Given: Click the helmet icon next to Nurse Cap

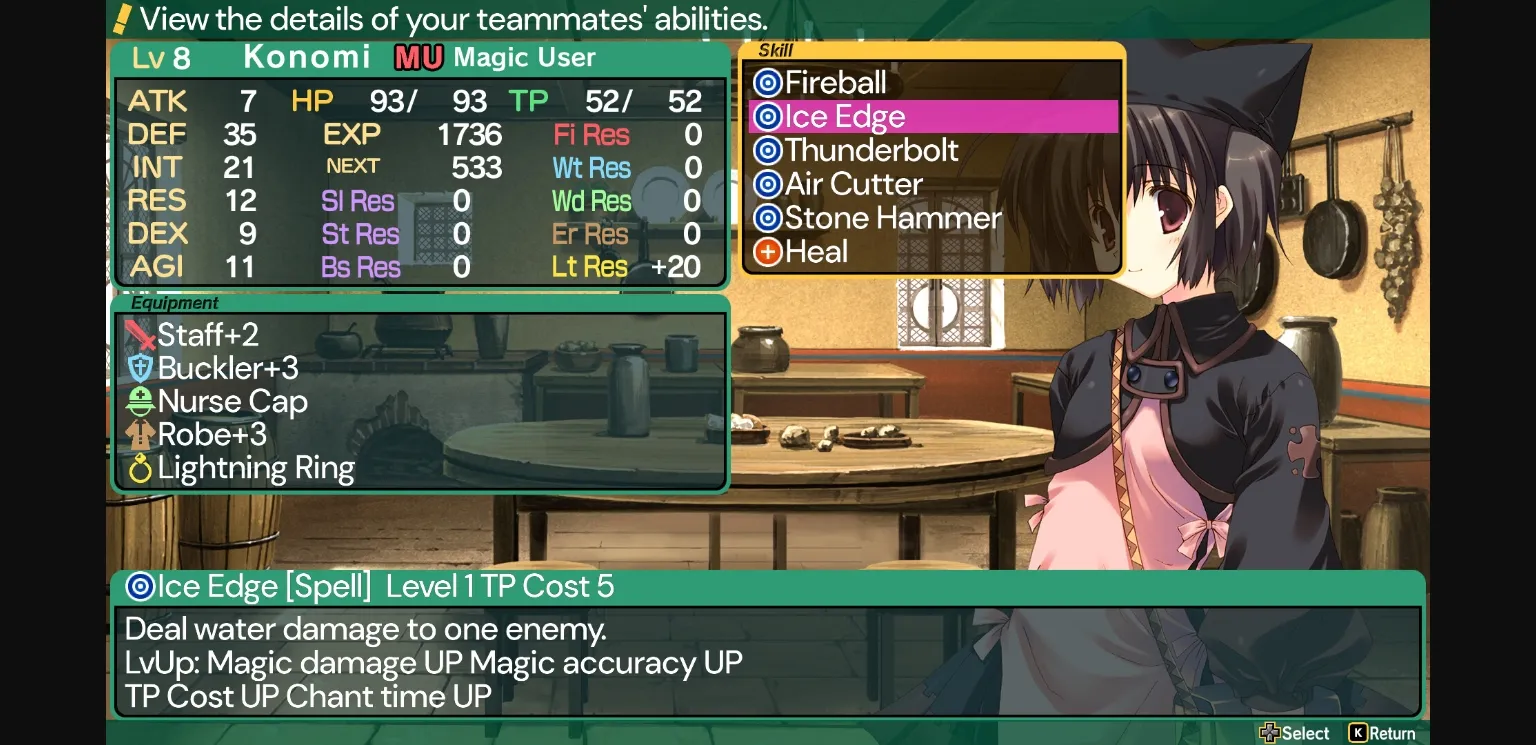Looking at the screenshot, I should (140, 402).
